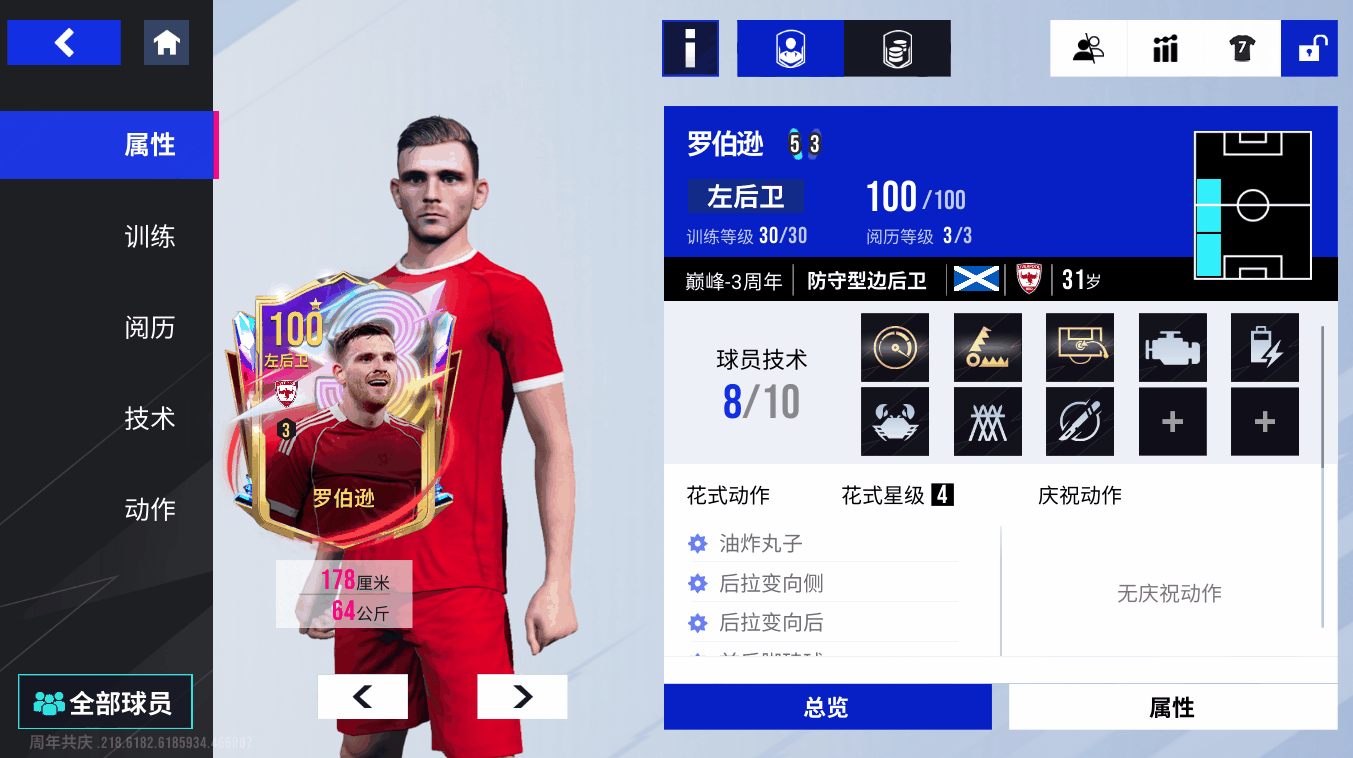Open the bar chart comparison icon
The height and width of the screenshot is (758, 1353).
(x=1165, y=48)
